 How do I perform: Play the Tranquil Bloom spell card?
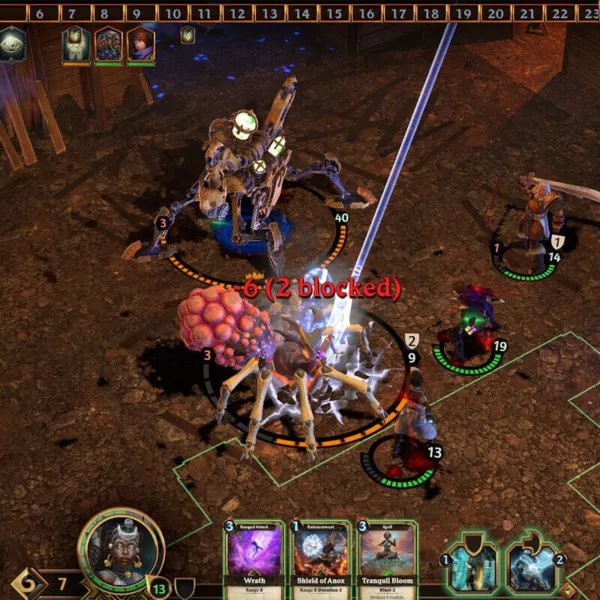386,558
